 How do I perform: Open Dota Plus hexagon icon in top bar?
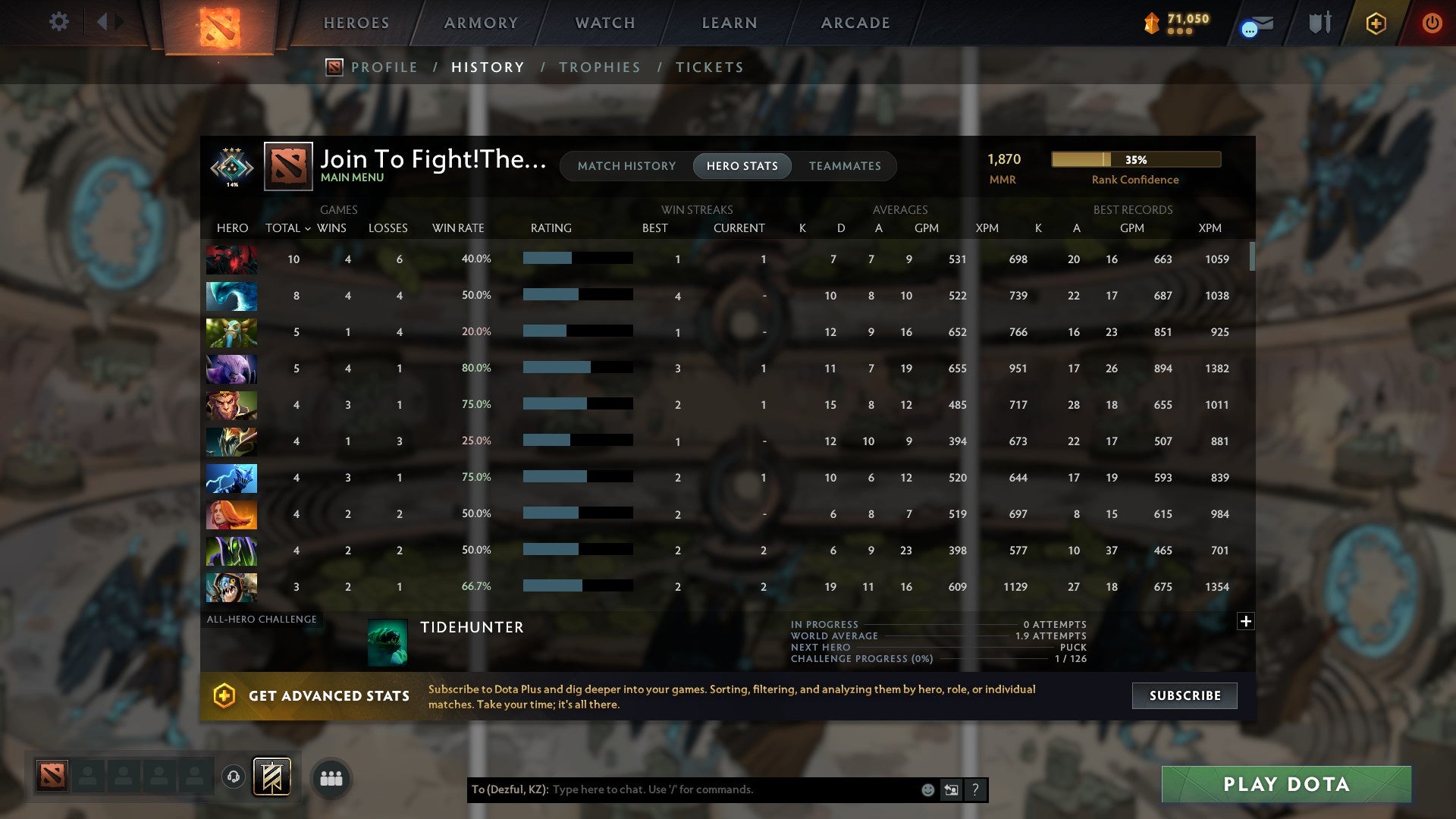click(x=1376, y=23)
